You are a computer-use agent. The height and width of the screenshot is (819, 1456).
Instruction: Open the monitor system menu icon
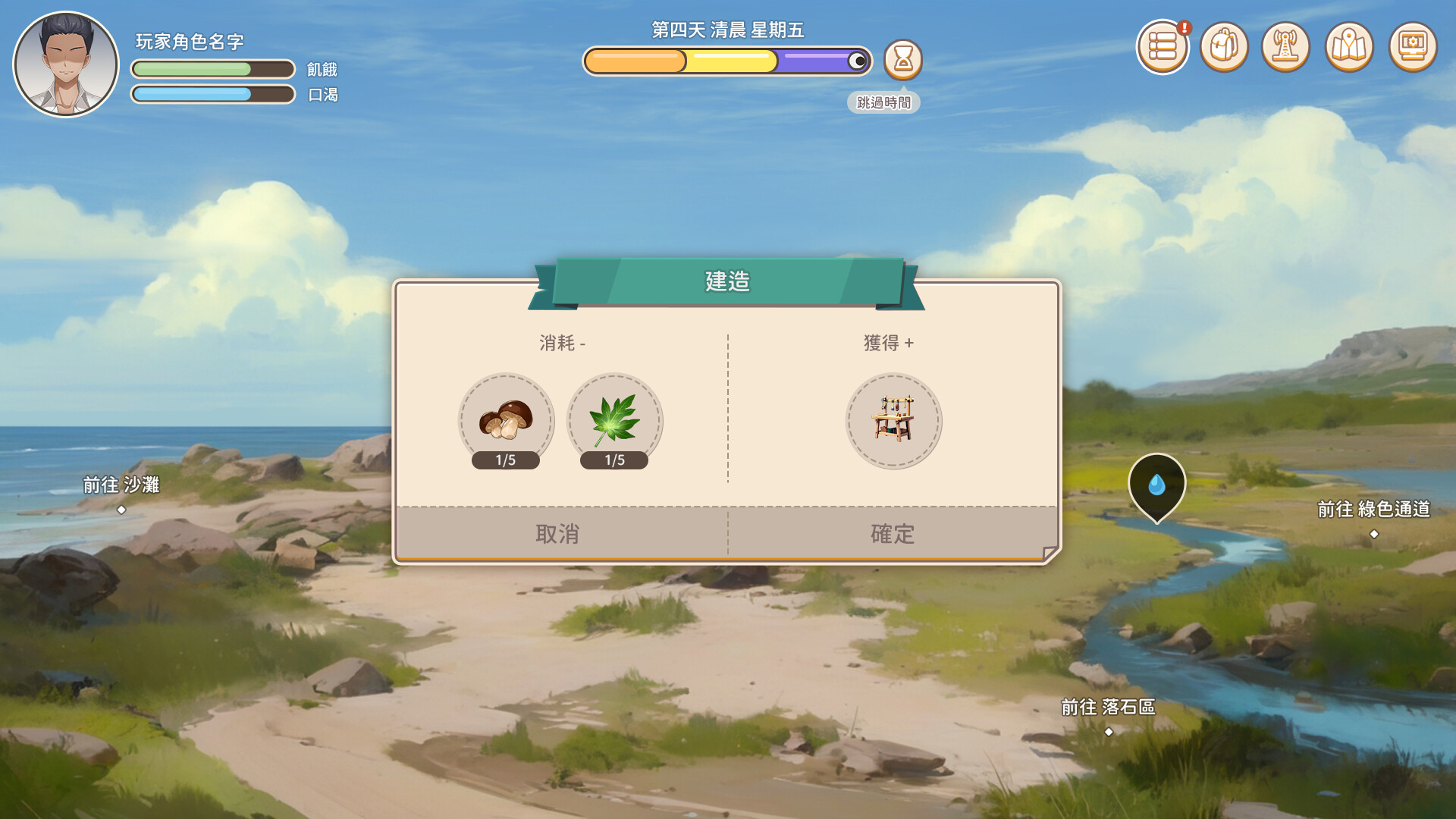click(1413, 47)
